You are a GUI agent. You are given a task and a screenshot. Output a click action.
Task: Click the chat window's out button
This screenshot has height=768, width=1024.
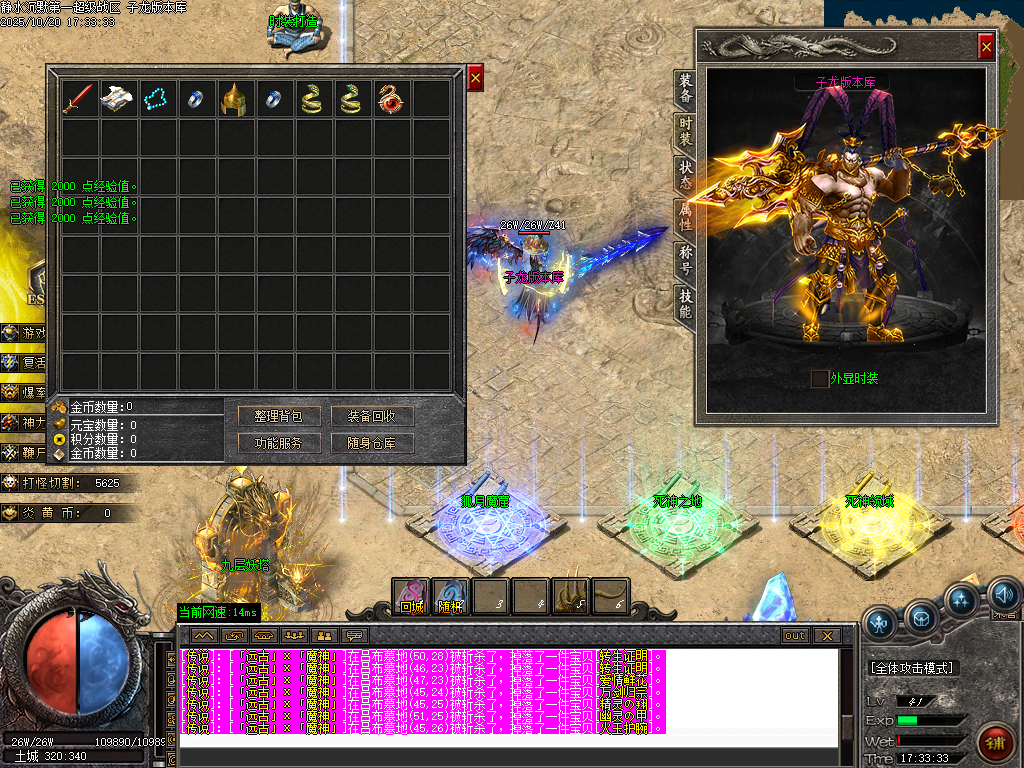click(x=795, y=635)
